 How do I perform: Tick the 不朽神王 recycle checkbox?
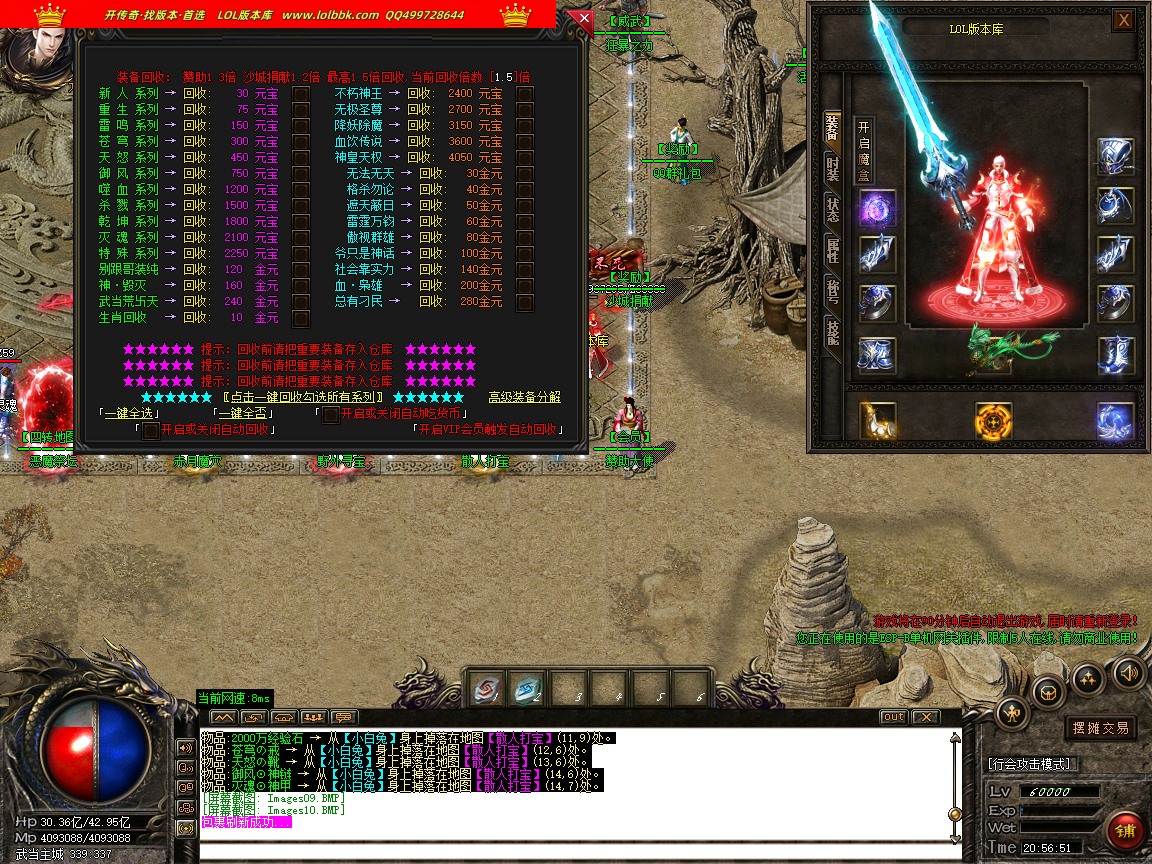coord(524,93)
